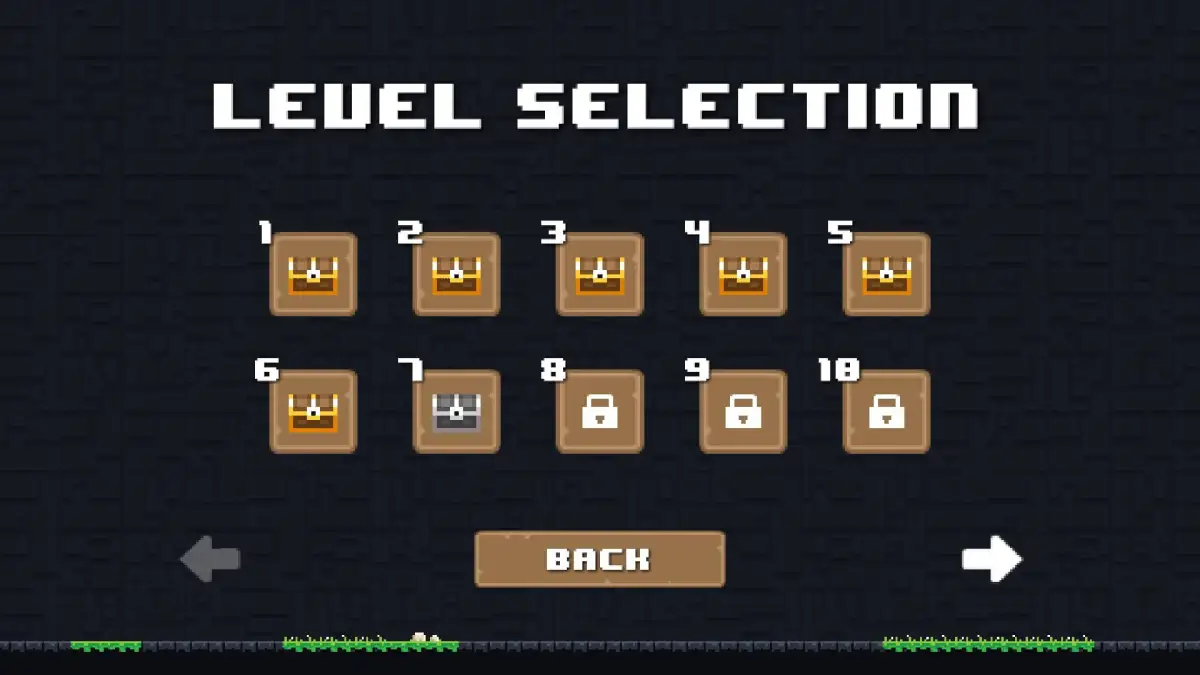Start level 4
The height and width of the screenshot is (675, 1200).
tap(743, 274)
